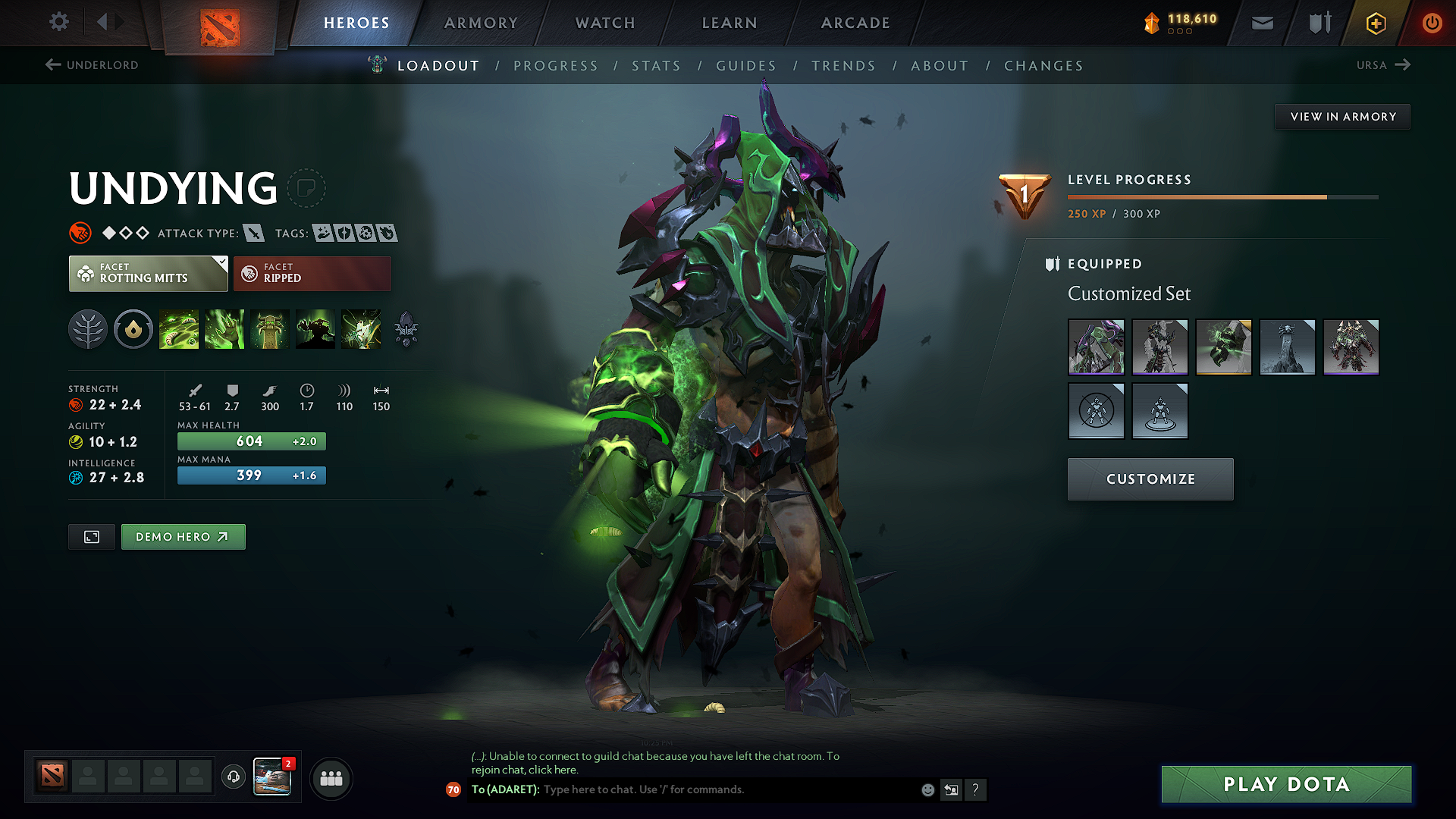This screenshot has width=1456, height=819.
Task: Select the Ripped facet option
Action: pos(312,273)
